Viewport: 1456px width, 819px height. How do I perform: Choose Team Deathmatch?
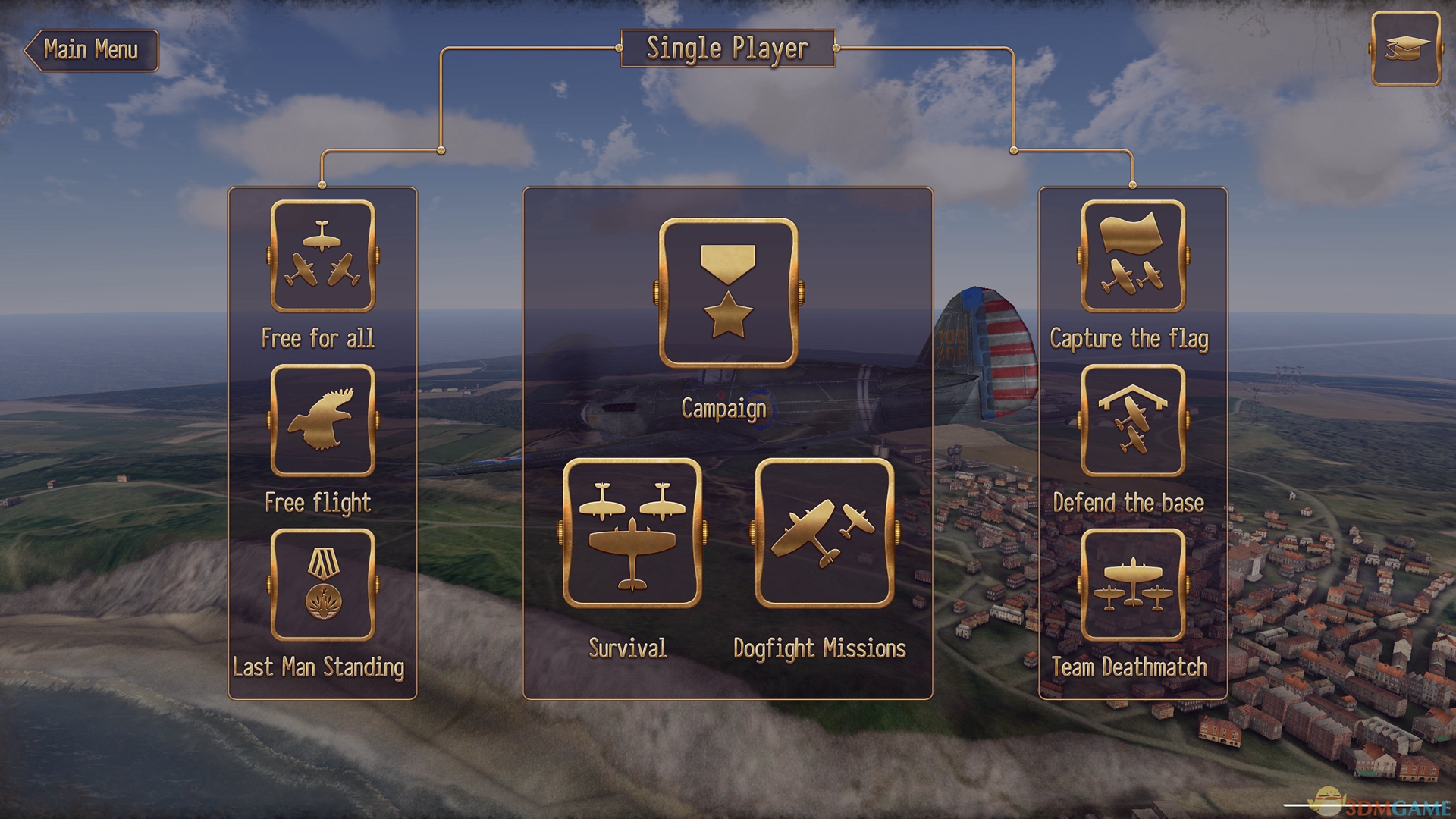(x=1132, y=585)
